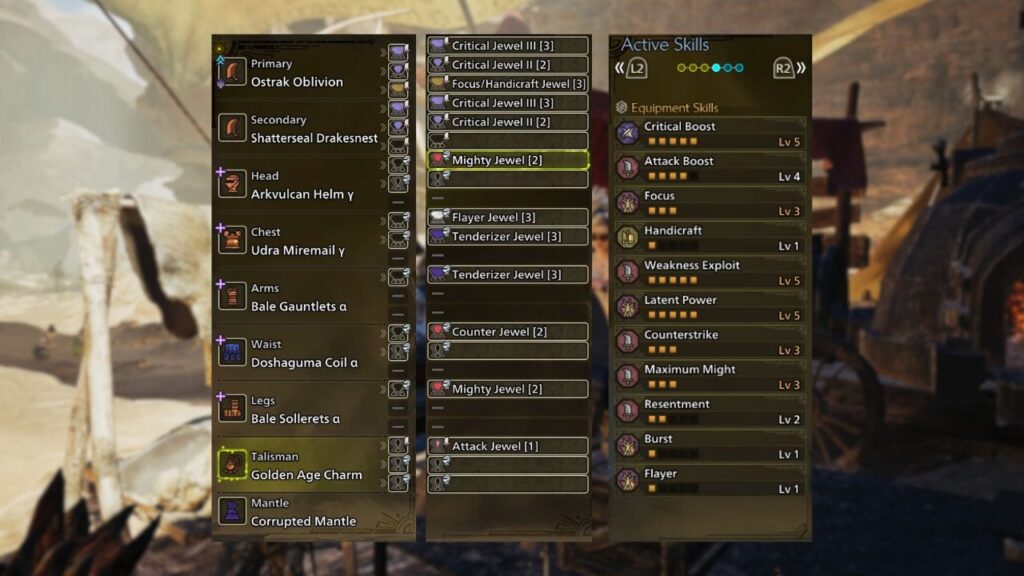The height and width of the screenshot is (576, 1024).
Task: Select the Attack Boost skill row
Action: (x=710, y=168)
